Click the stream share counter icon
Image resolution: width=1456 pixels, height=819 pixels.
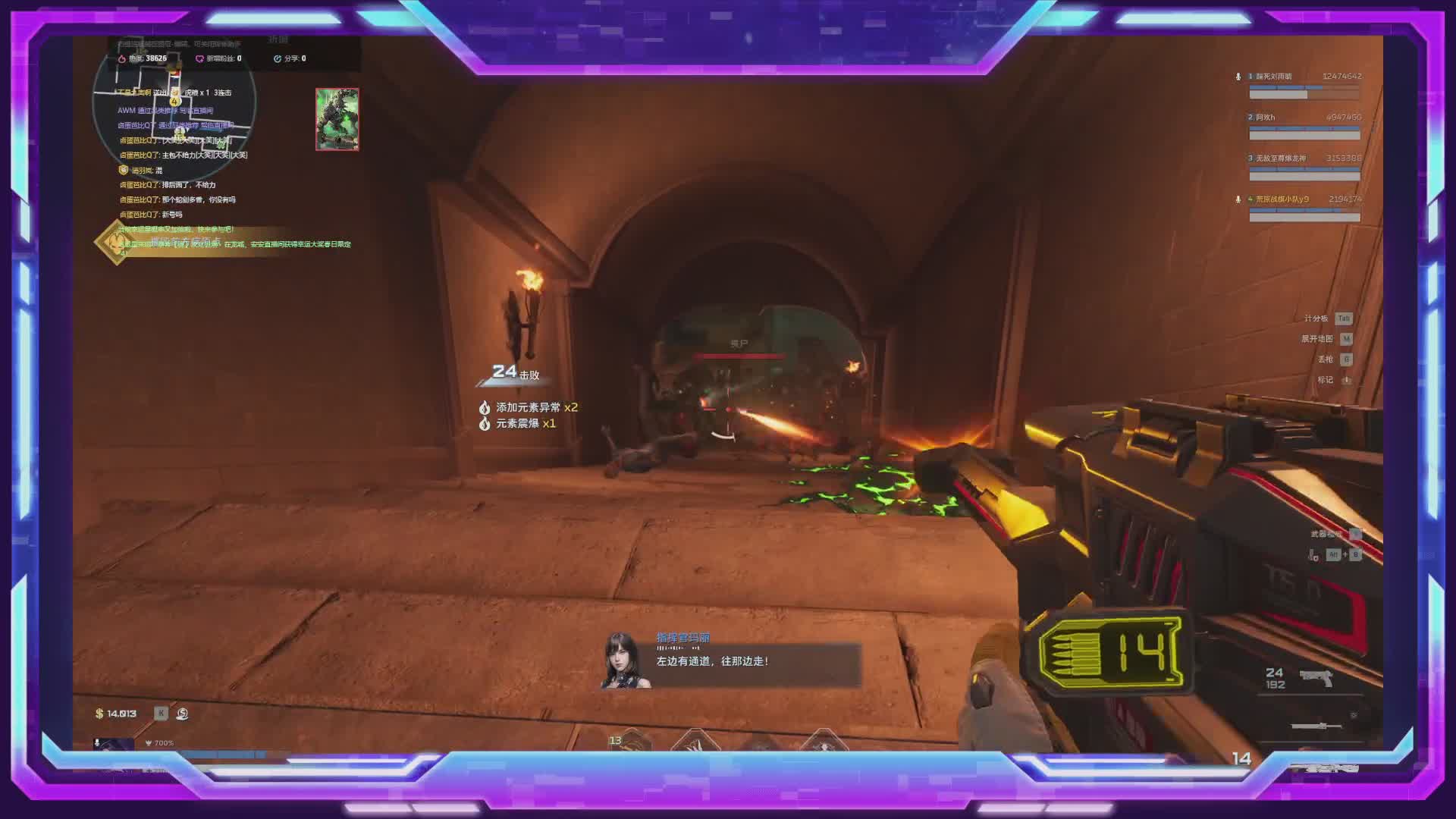tap(278, 58)
